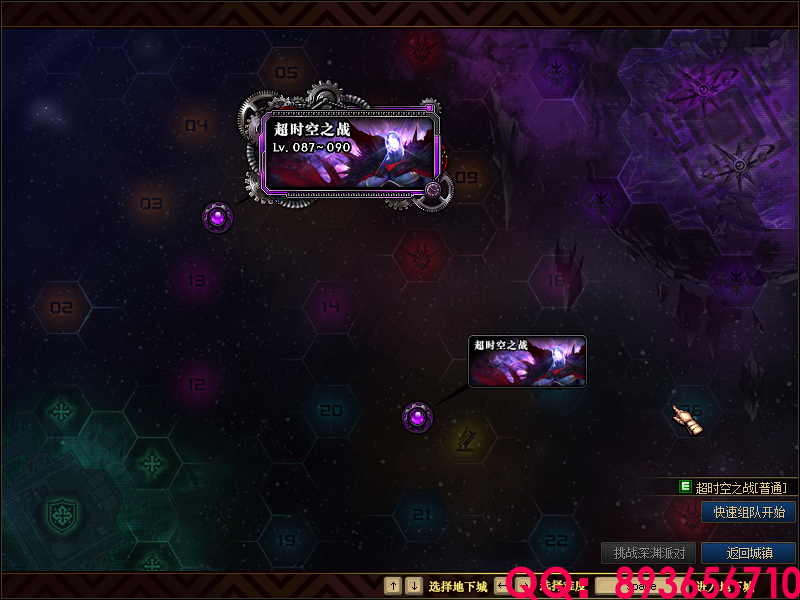Choose the small 超时空之战 dungeon thumbnail
This screenshot has height=600, width=800.
(527, 361)
